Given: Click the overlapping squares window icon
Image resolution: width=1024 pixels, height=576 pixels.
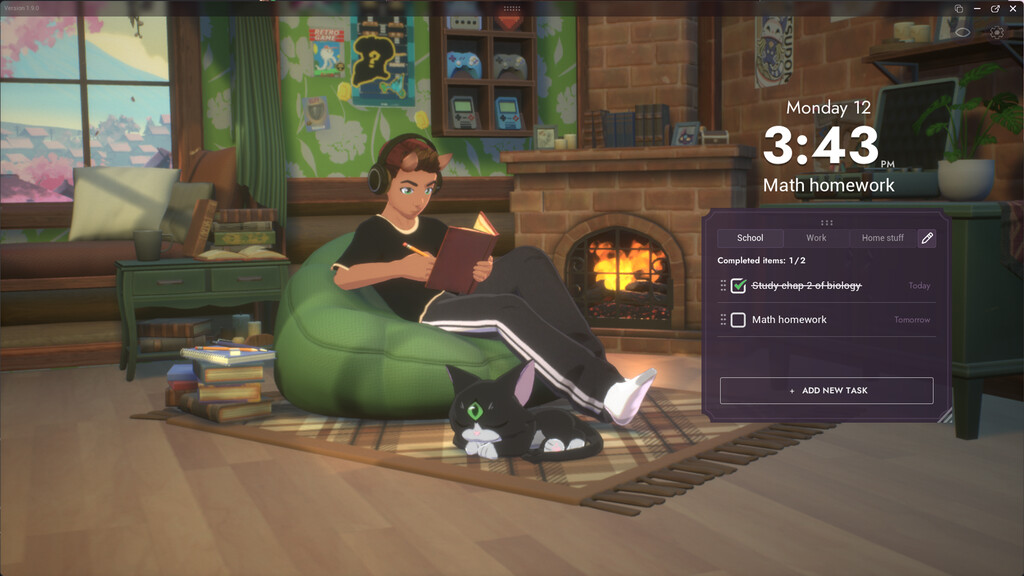Looking at the screenshot, I should coord(958,8).
